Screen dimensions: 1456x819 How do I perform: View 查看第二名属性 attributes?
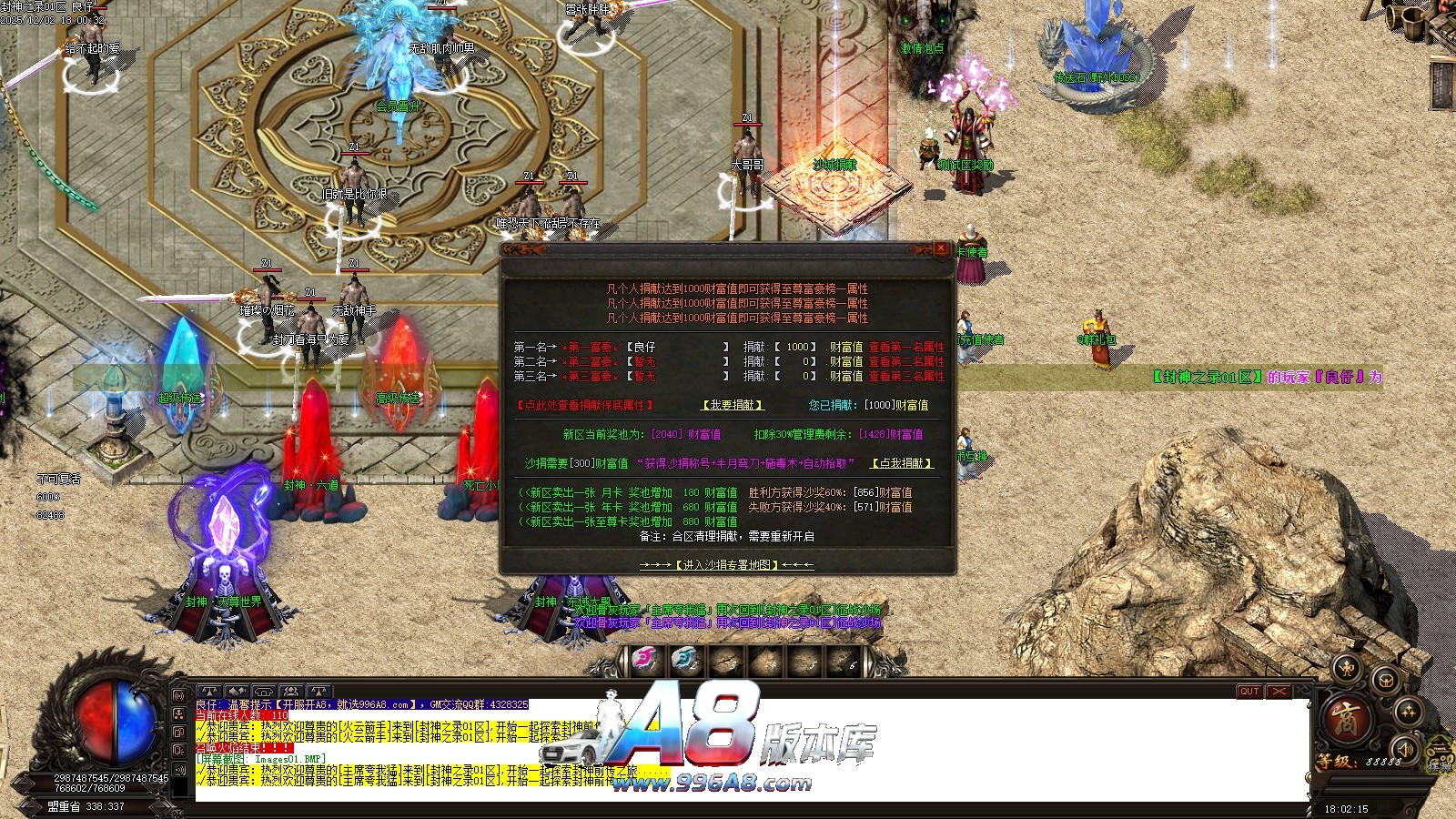[x=906, y=361]
